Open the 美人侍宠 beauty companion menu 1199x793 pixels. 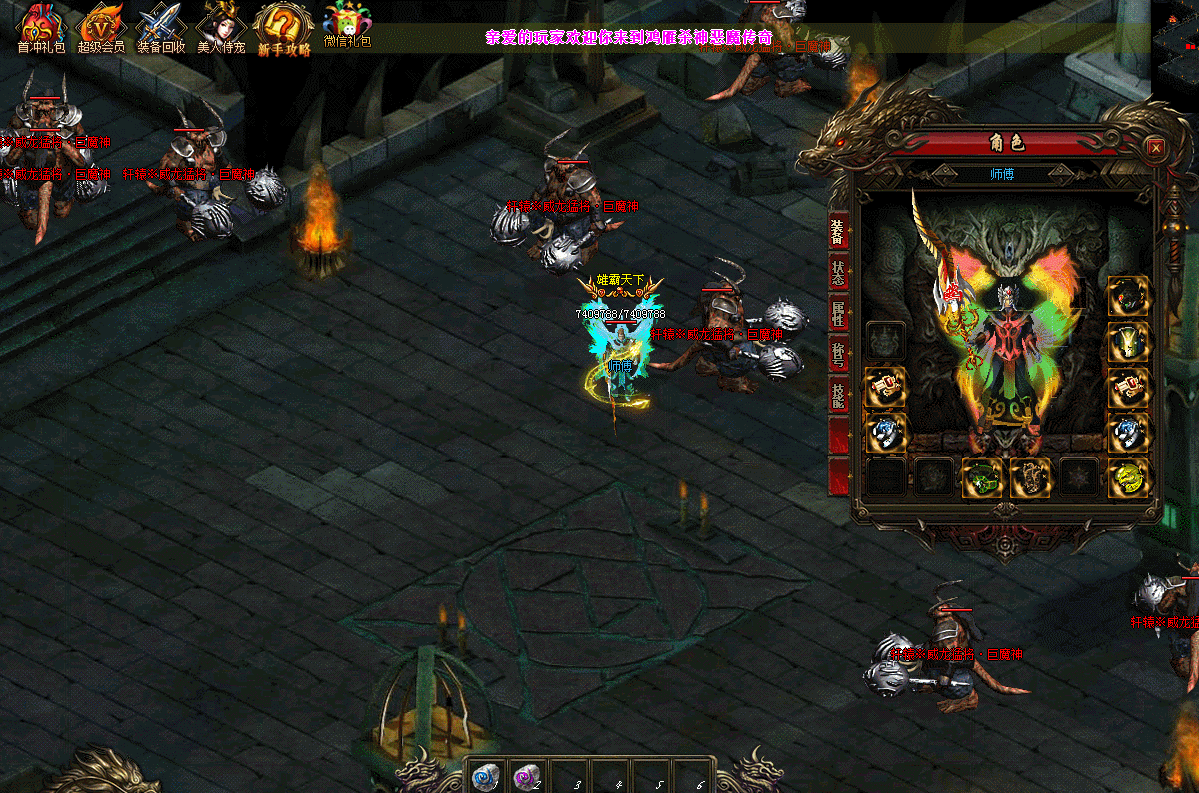pyautogui.click(x=221, y=28)
